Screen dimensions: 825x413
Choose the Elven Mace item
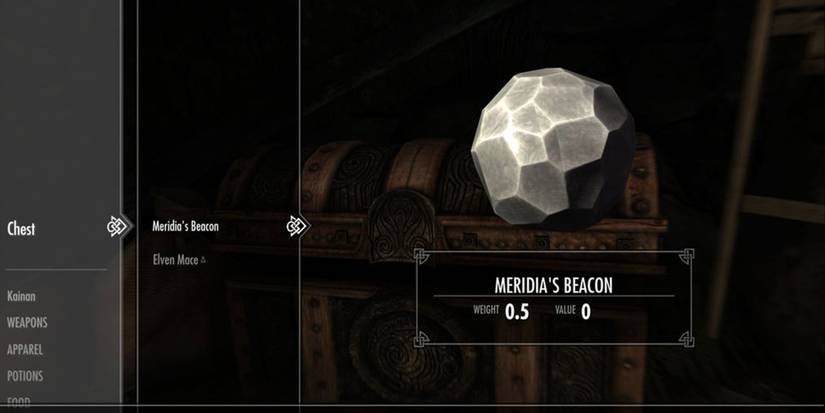coord(177,260)
